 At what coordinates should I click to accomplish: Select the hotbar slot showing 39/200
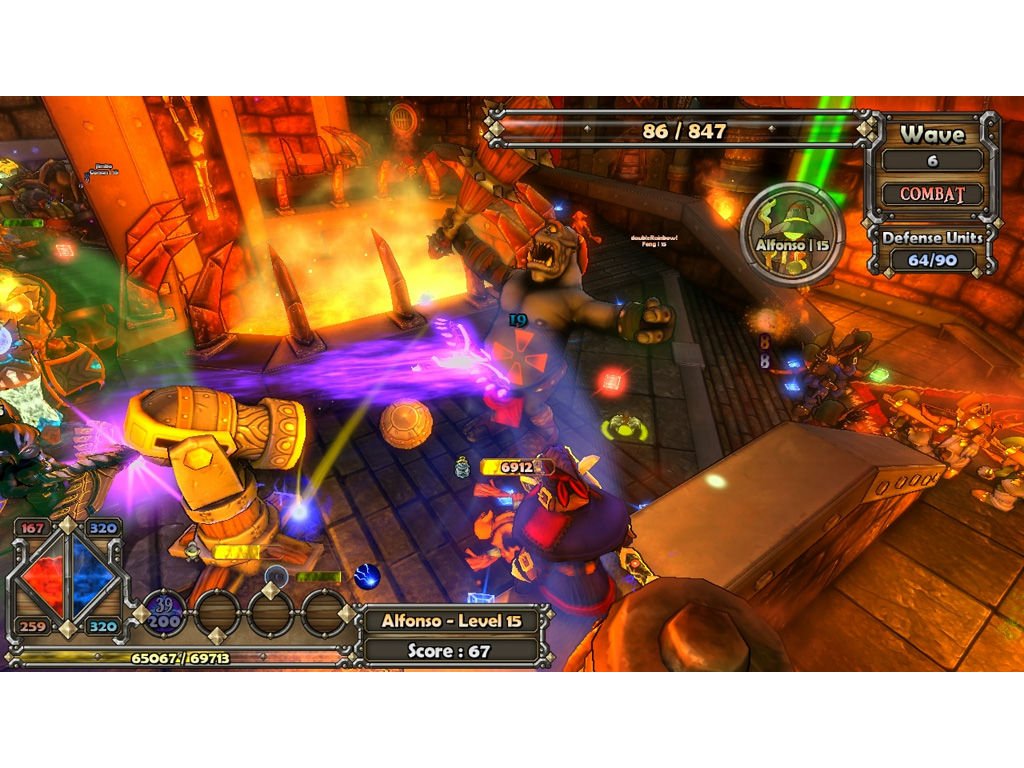[x=163, y=612]
